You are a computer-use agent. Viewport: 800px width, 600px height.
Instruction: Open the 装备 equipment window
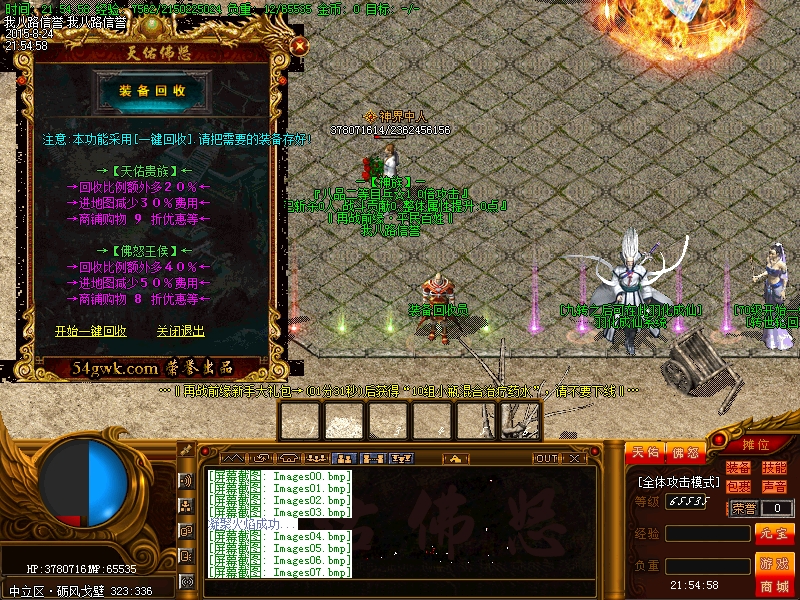coord(738,468)
